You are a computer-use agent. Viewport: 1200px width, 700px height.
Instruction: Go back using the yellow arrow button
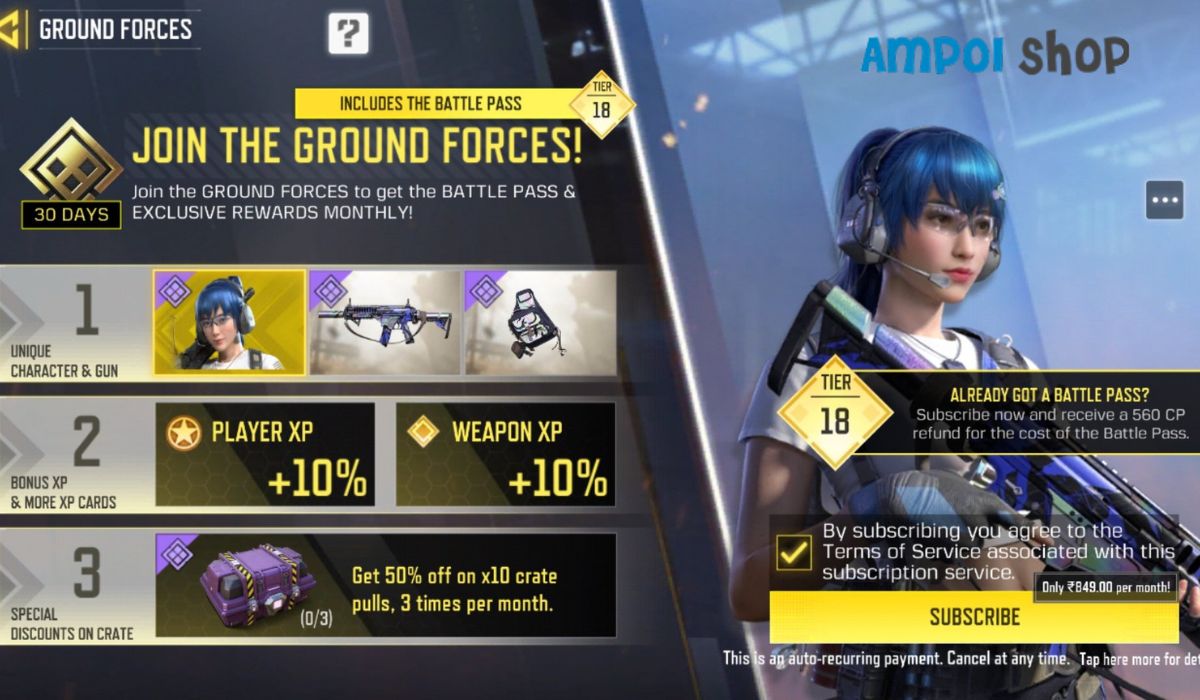(x=11, y=29)
